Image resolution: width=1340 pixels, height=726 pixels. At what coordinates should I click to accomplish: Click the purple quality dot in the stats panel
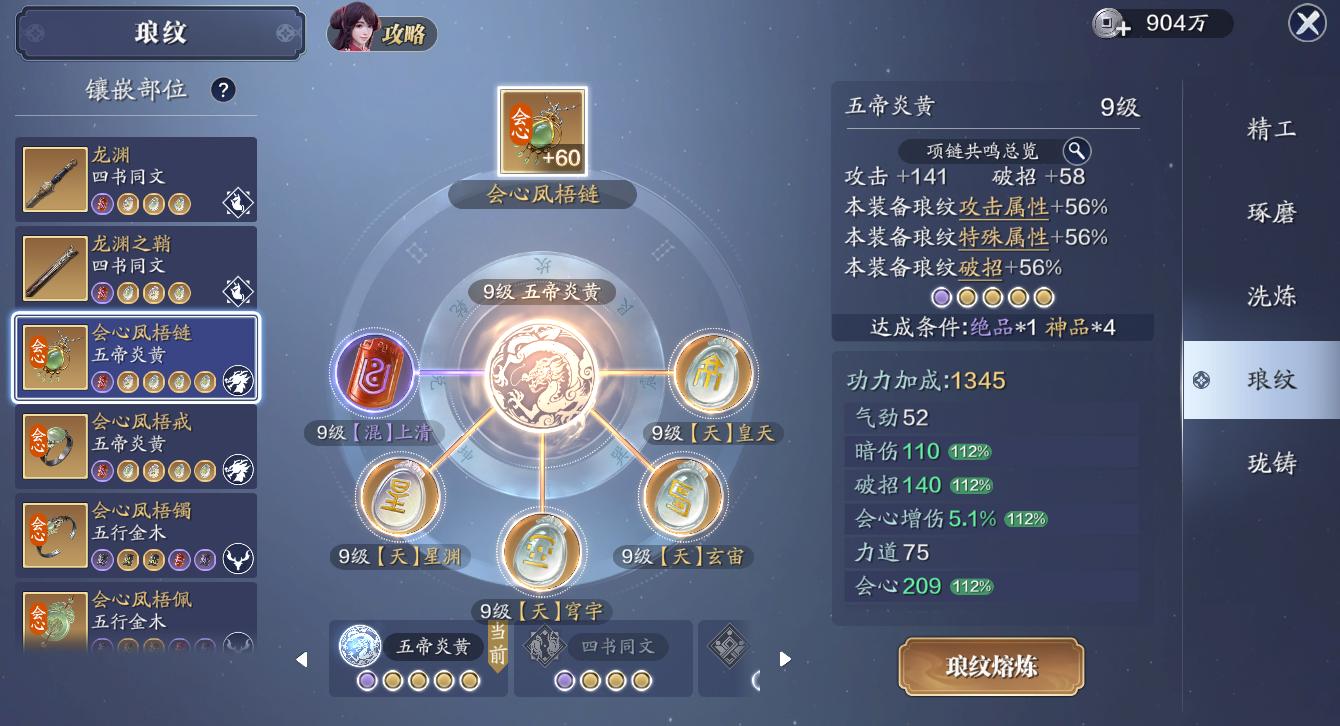pyautogui.click(x=941, y=297)
